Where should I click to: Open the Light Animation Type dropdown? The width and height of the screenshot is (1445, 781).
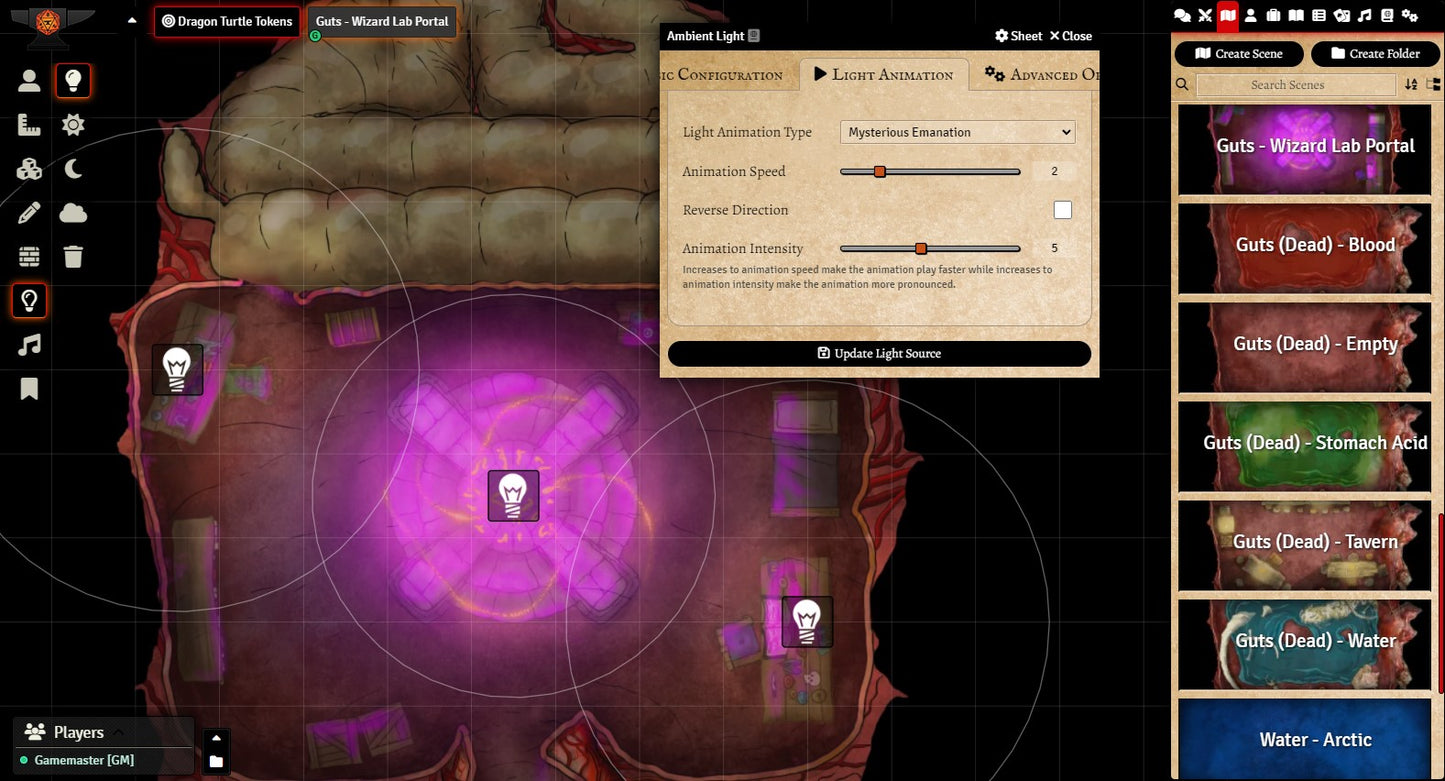(x=957, y=132)
